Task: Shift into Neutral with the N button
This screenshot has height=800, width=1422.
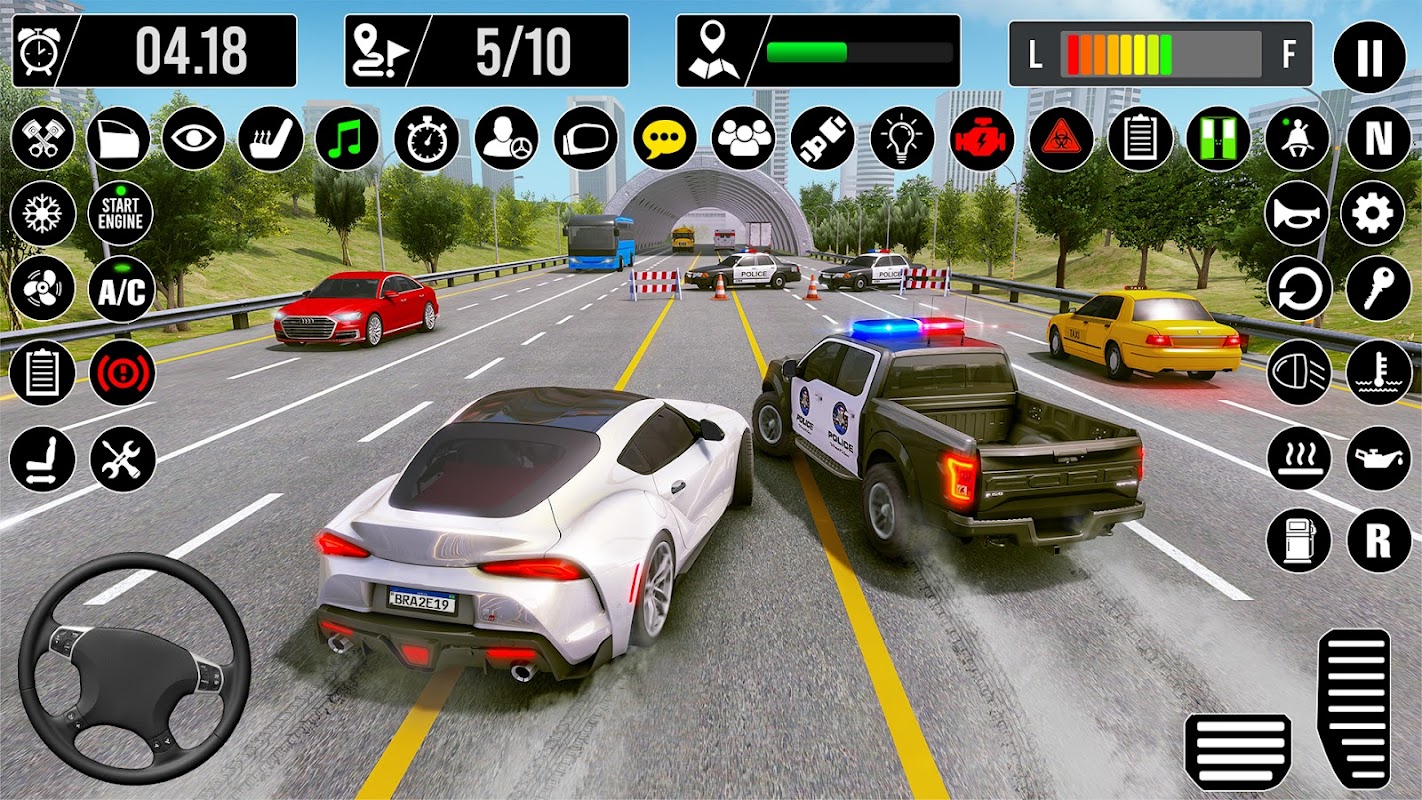Action: 1378,138
